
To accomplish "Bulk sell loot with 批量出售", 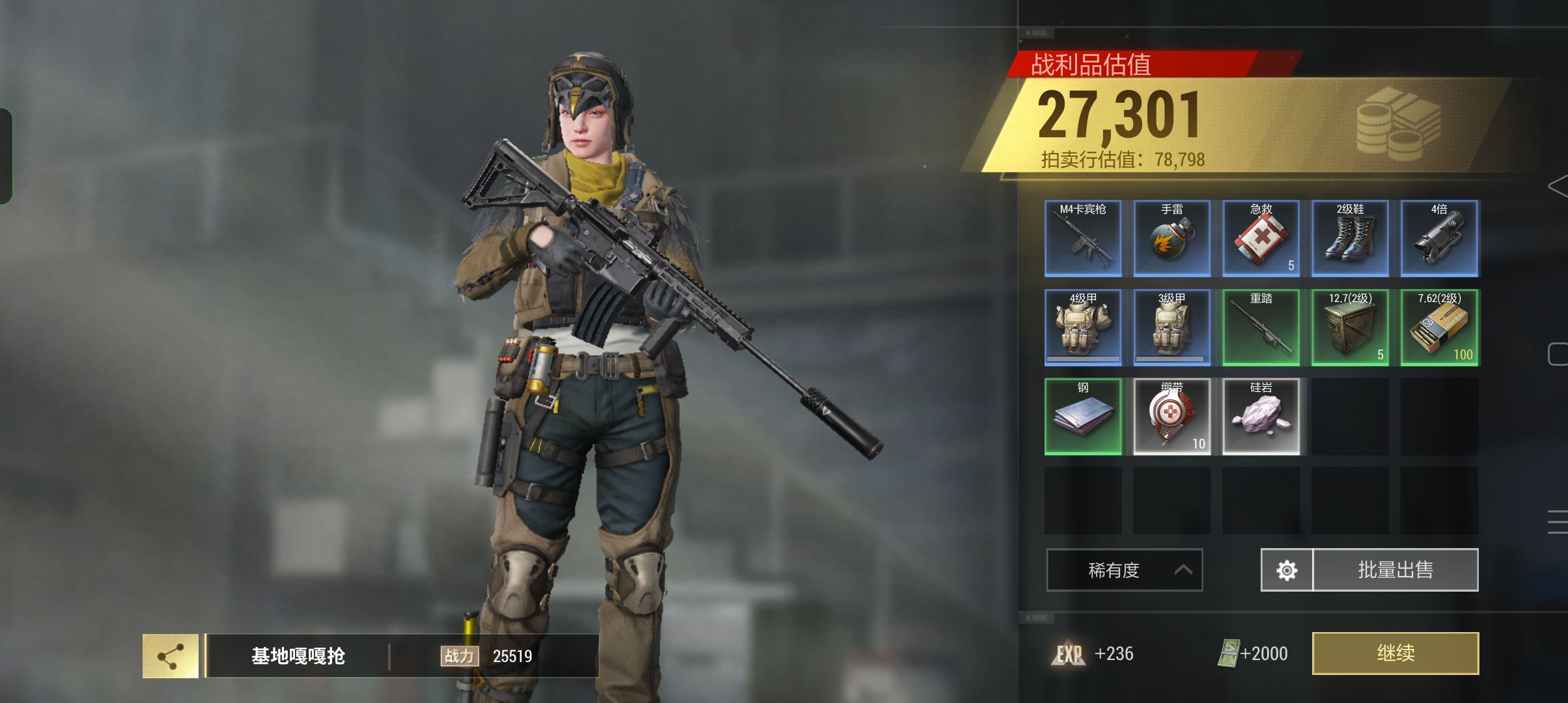I will (x=1395, y=570).
